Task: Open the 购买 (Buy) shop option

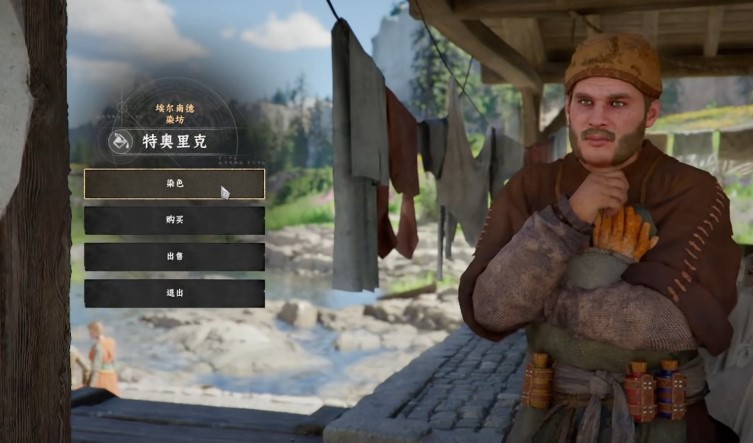Action: (x=174, y=220)
